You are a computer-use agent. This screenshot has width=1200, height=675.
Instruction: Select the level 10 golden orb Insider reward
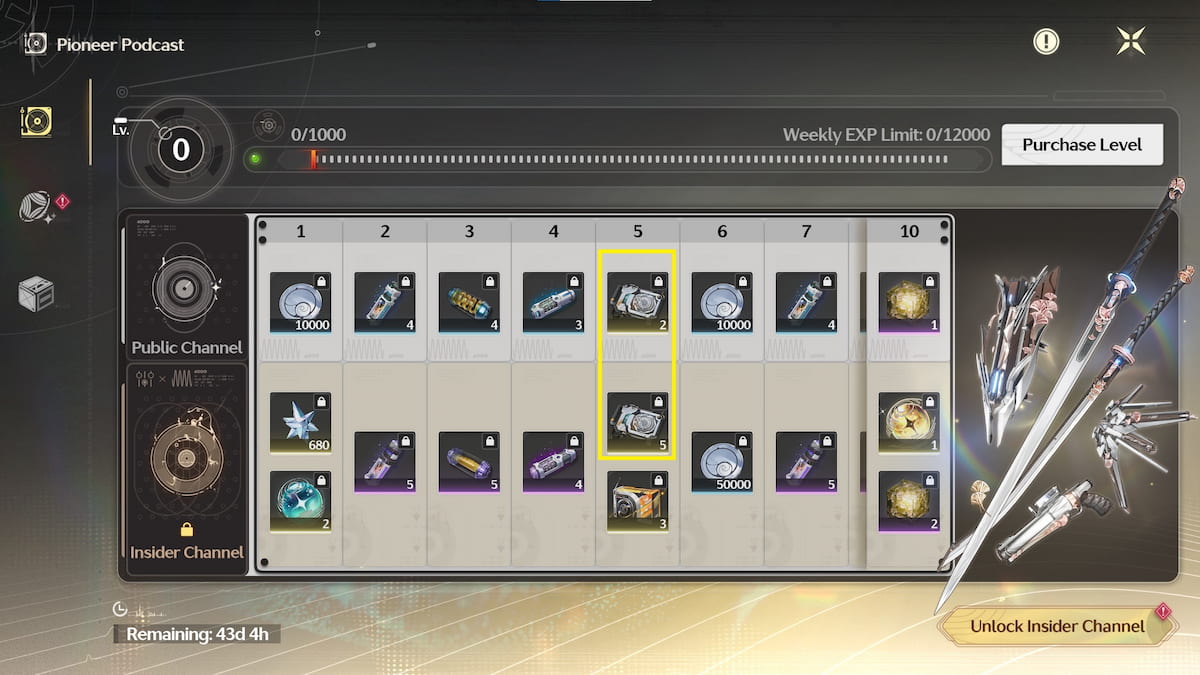[x=909, y=422]
